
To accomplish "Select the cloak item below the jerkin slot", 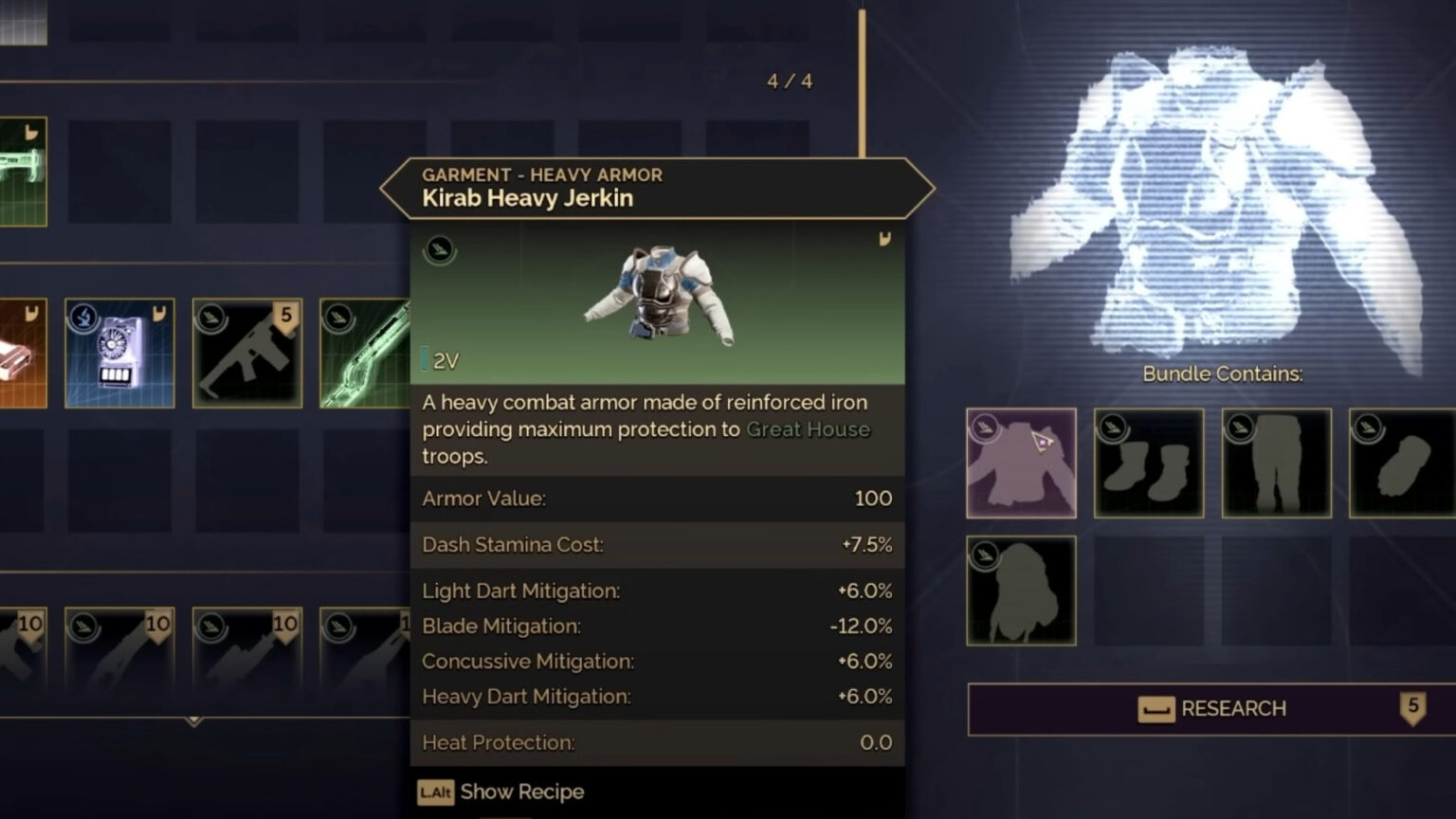I will (x=1020, y=589).
